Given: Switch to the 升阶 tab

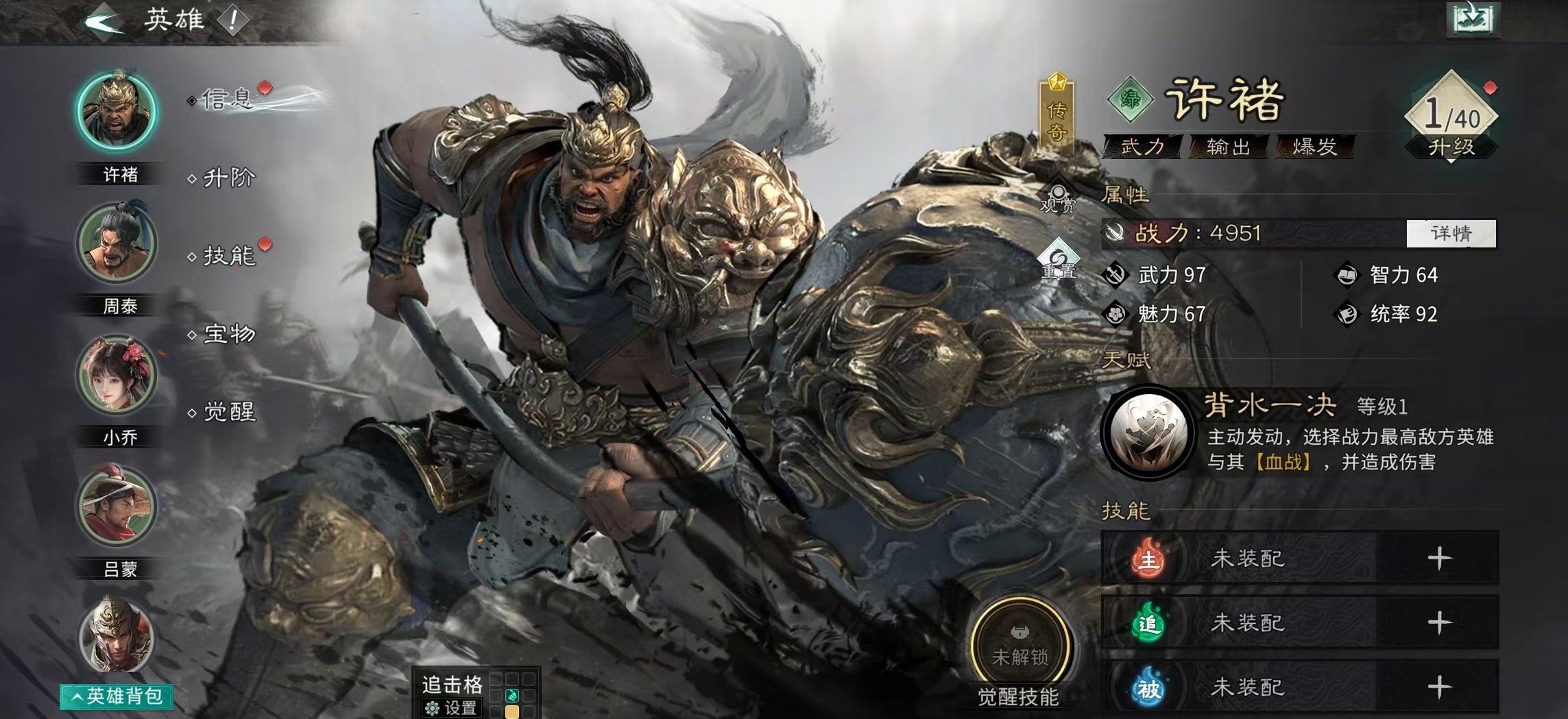Looking at the screenshot, I should 229,178.
